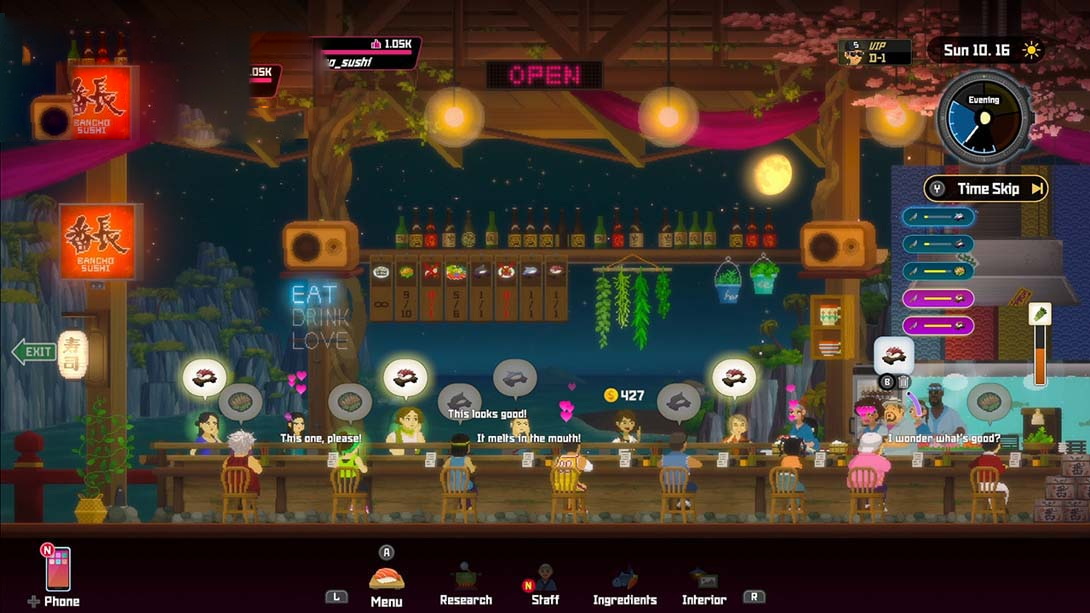
Task: Open the Interior customization
Action: click(703, 582)
